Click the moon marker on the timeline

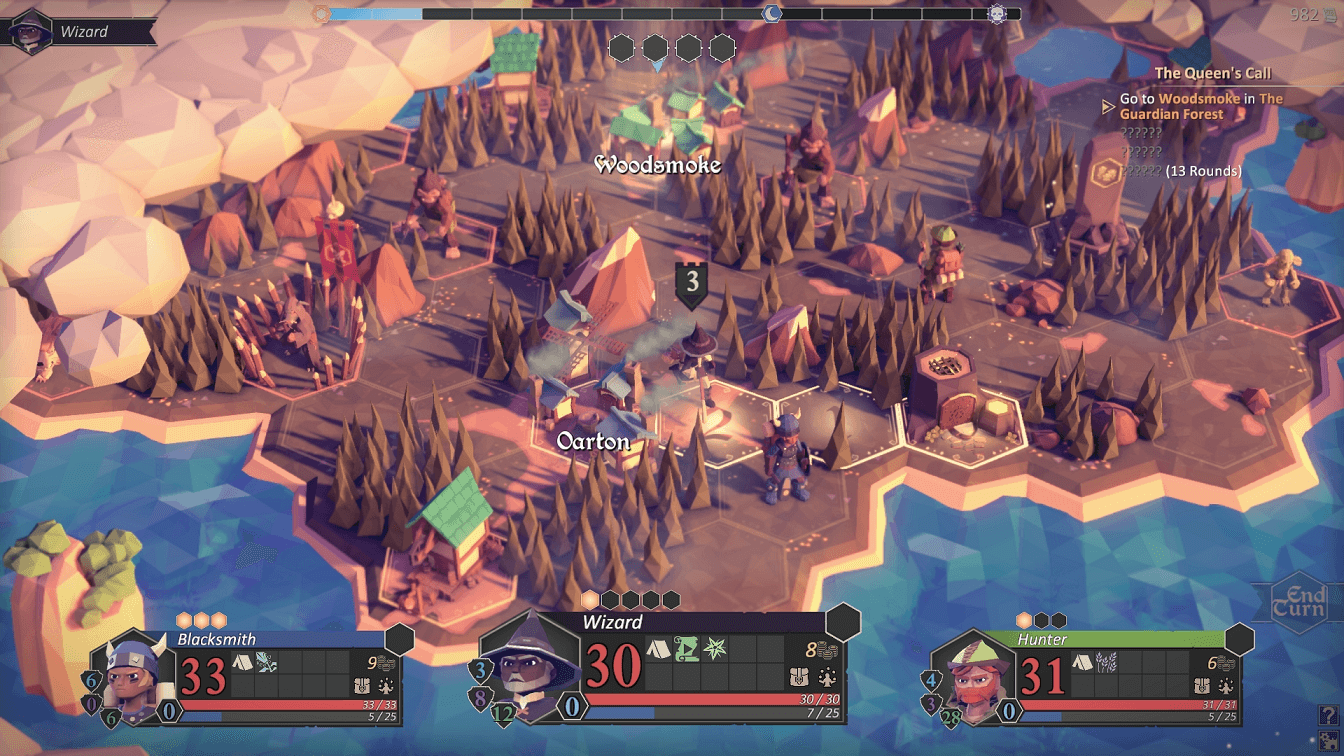click(772, 14)
